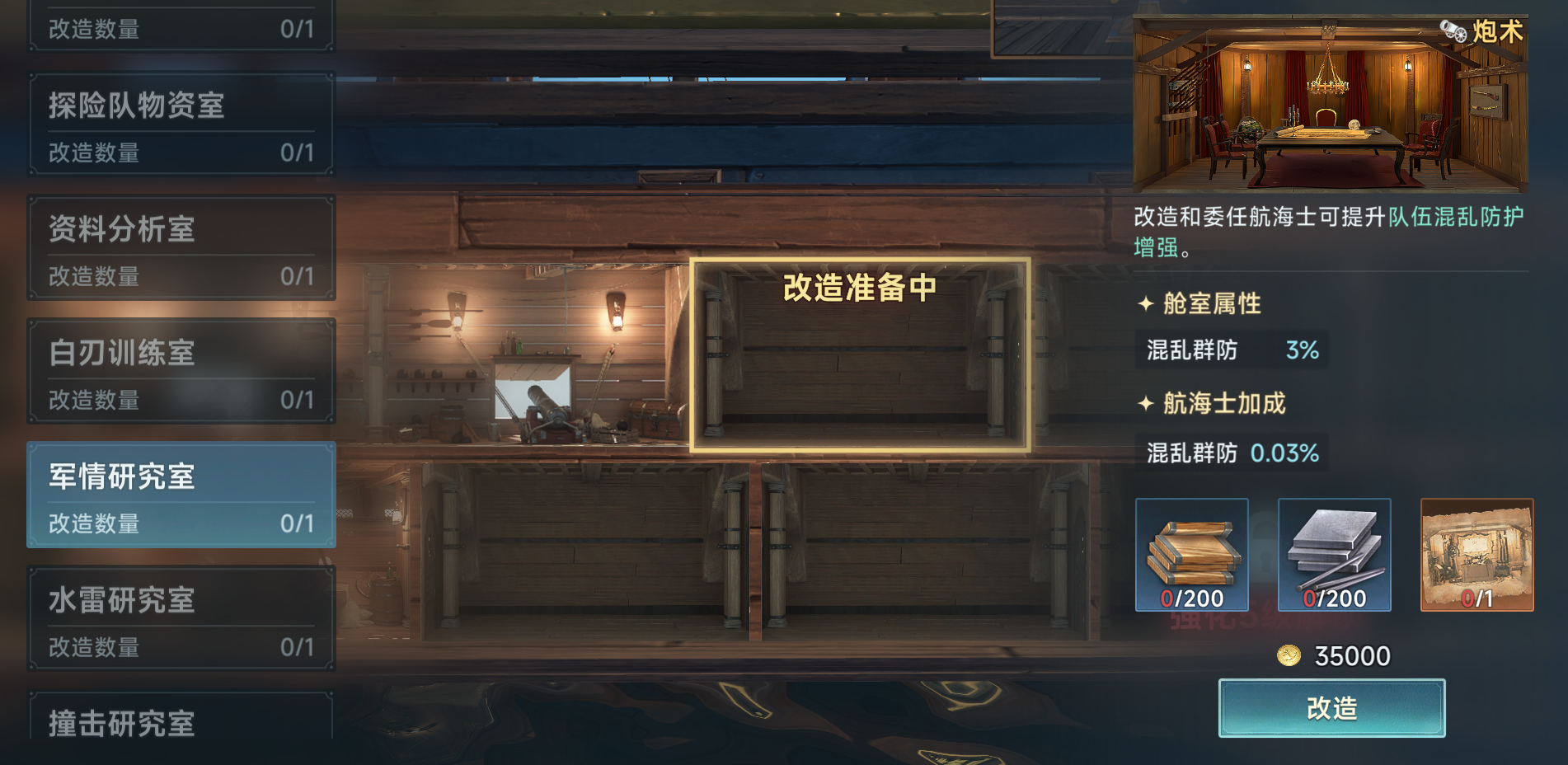
Task: Click the highlighted 改造准备中 cabin slot
Action: 861,354
